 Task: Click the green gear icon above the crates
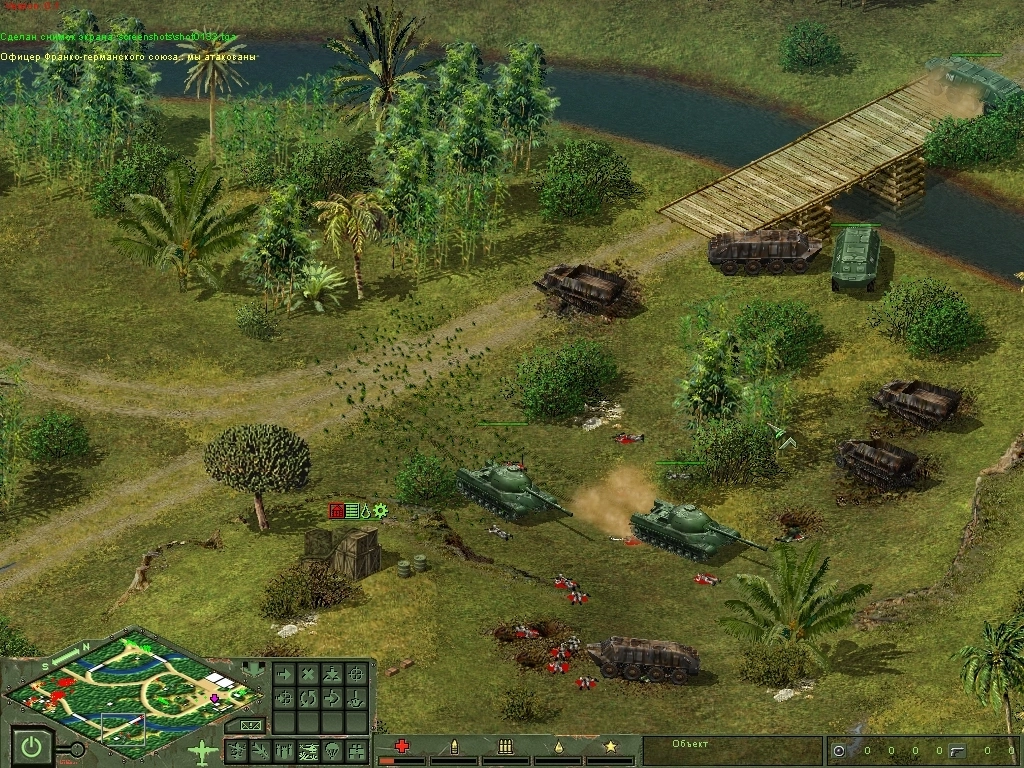pyautogui.click(x=380, y=511)
